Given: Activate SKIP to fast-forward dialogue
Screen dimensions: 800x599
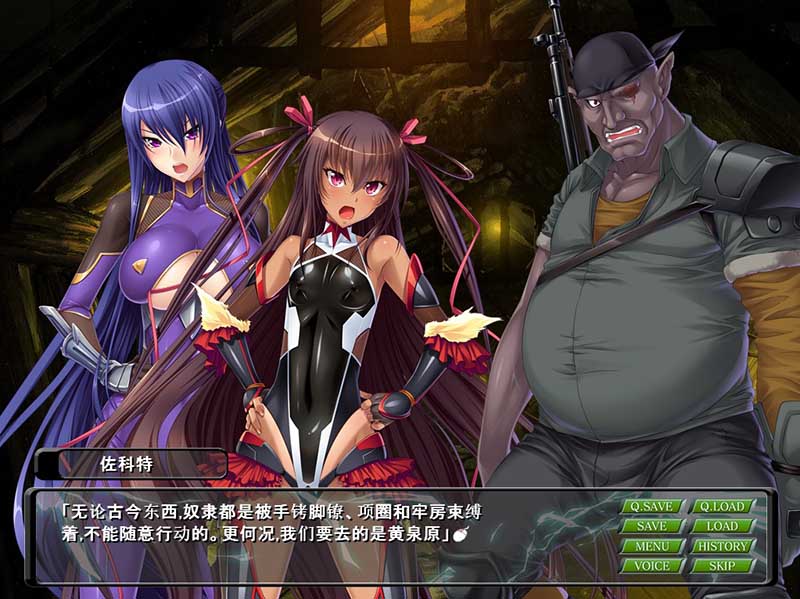Looking at the screenshot, I should coord(722,566).
